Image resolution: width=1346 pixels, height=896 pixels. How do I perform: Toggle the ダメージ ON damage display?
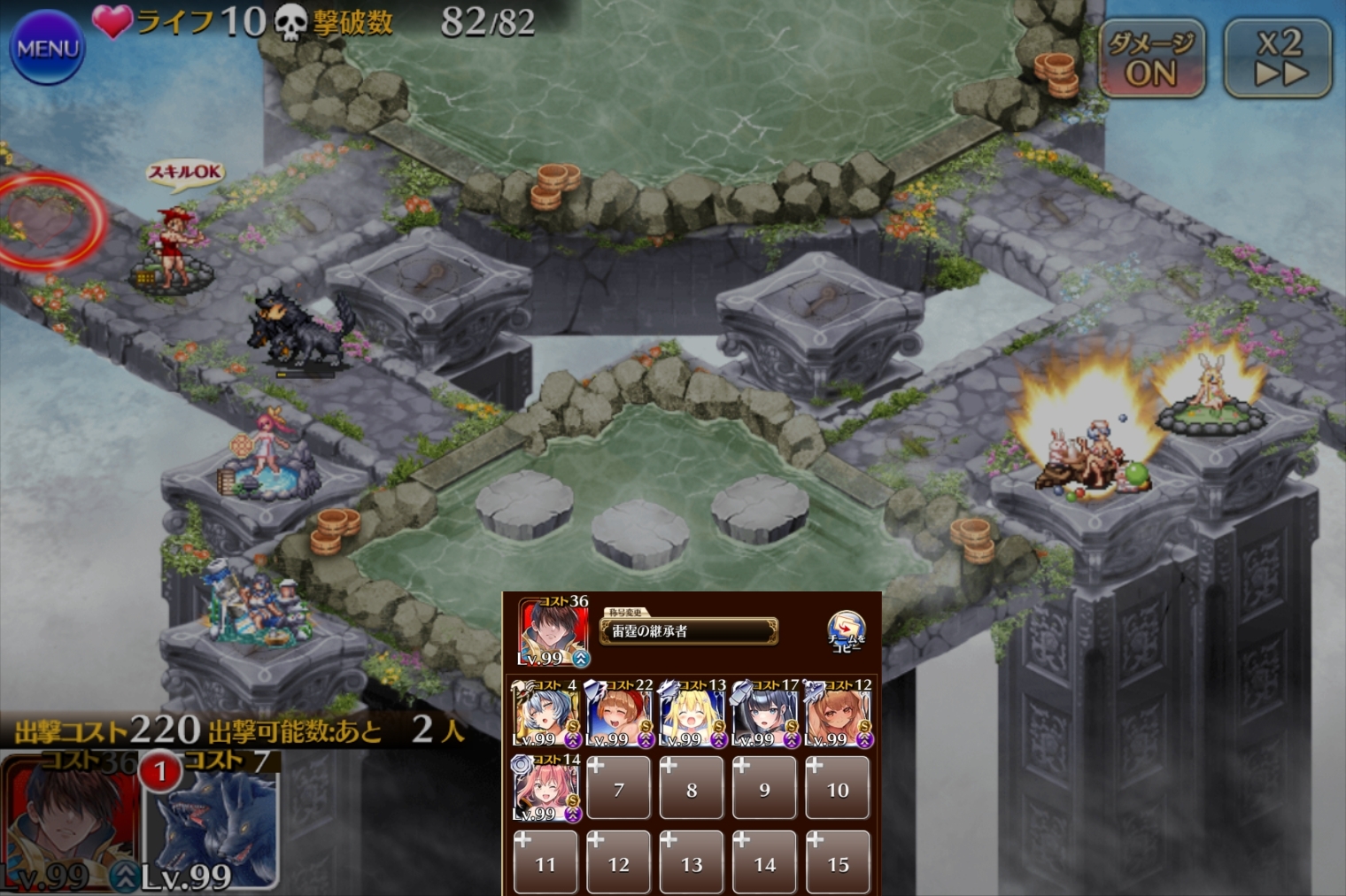(1151, 58)
